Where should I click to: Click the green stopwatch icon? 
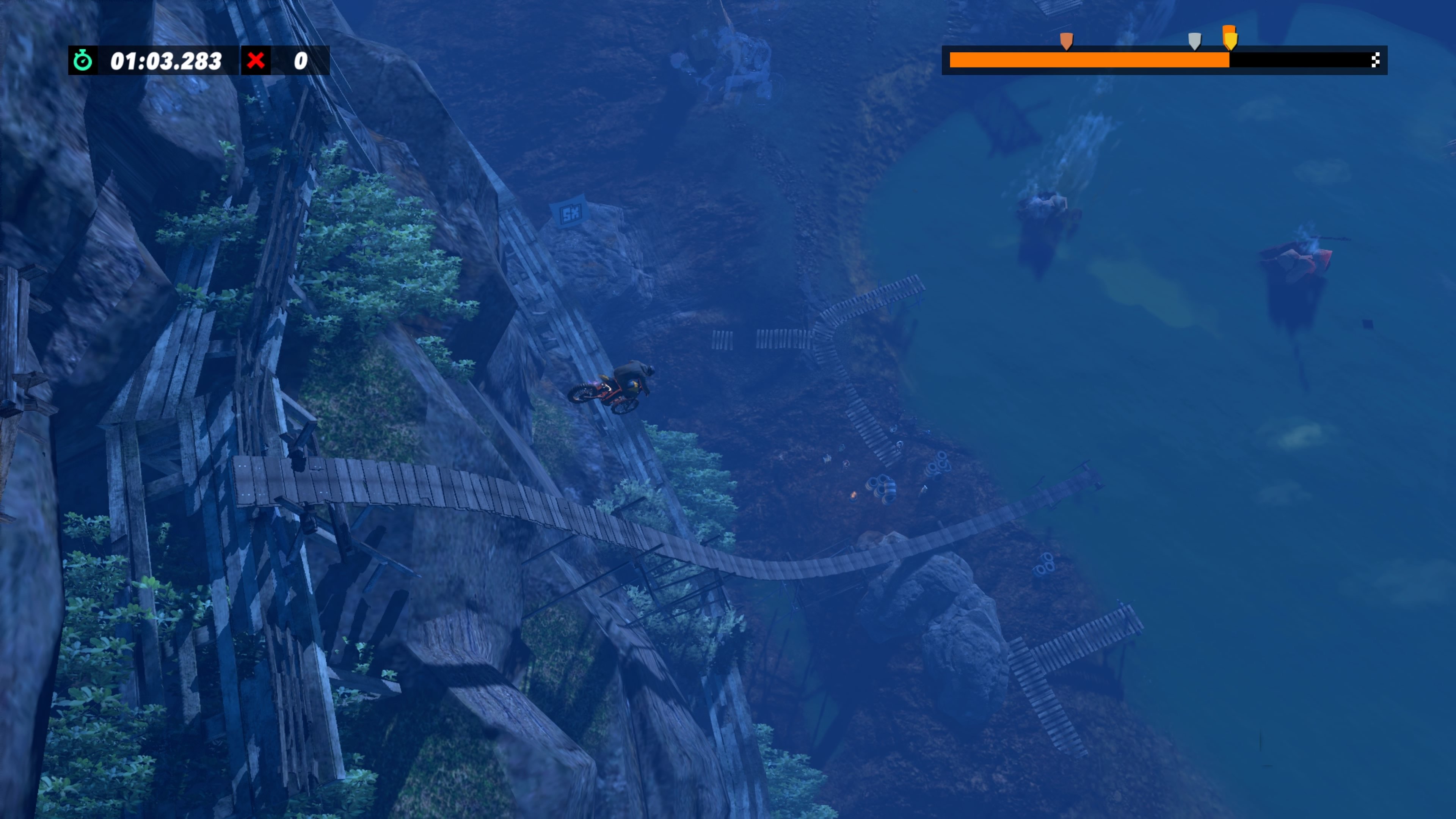(x=83, y=61)
